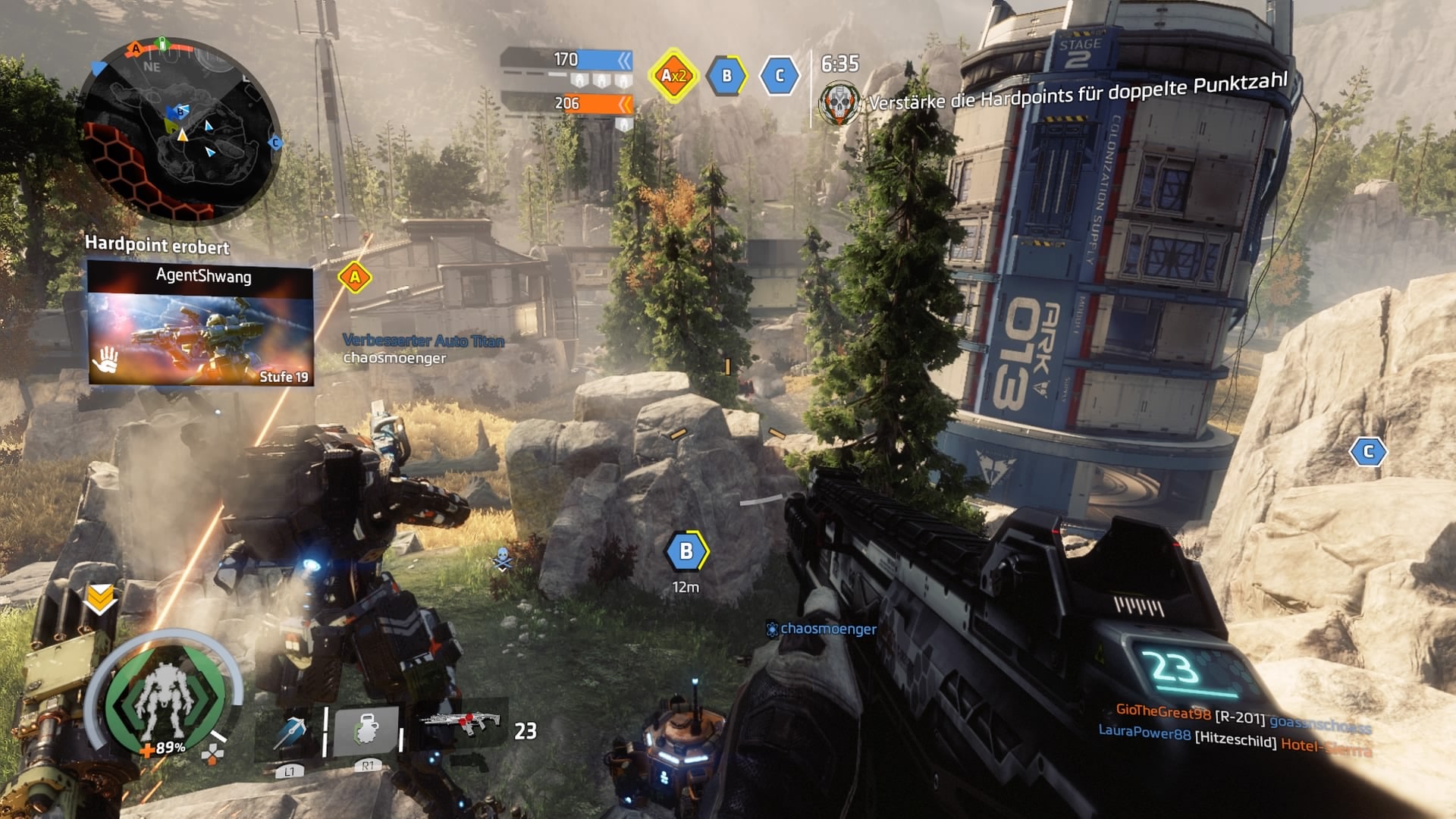Click the hardpoint B waypoint showing 12m

[686, 551]
